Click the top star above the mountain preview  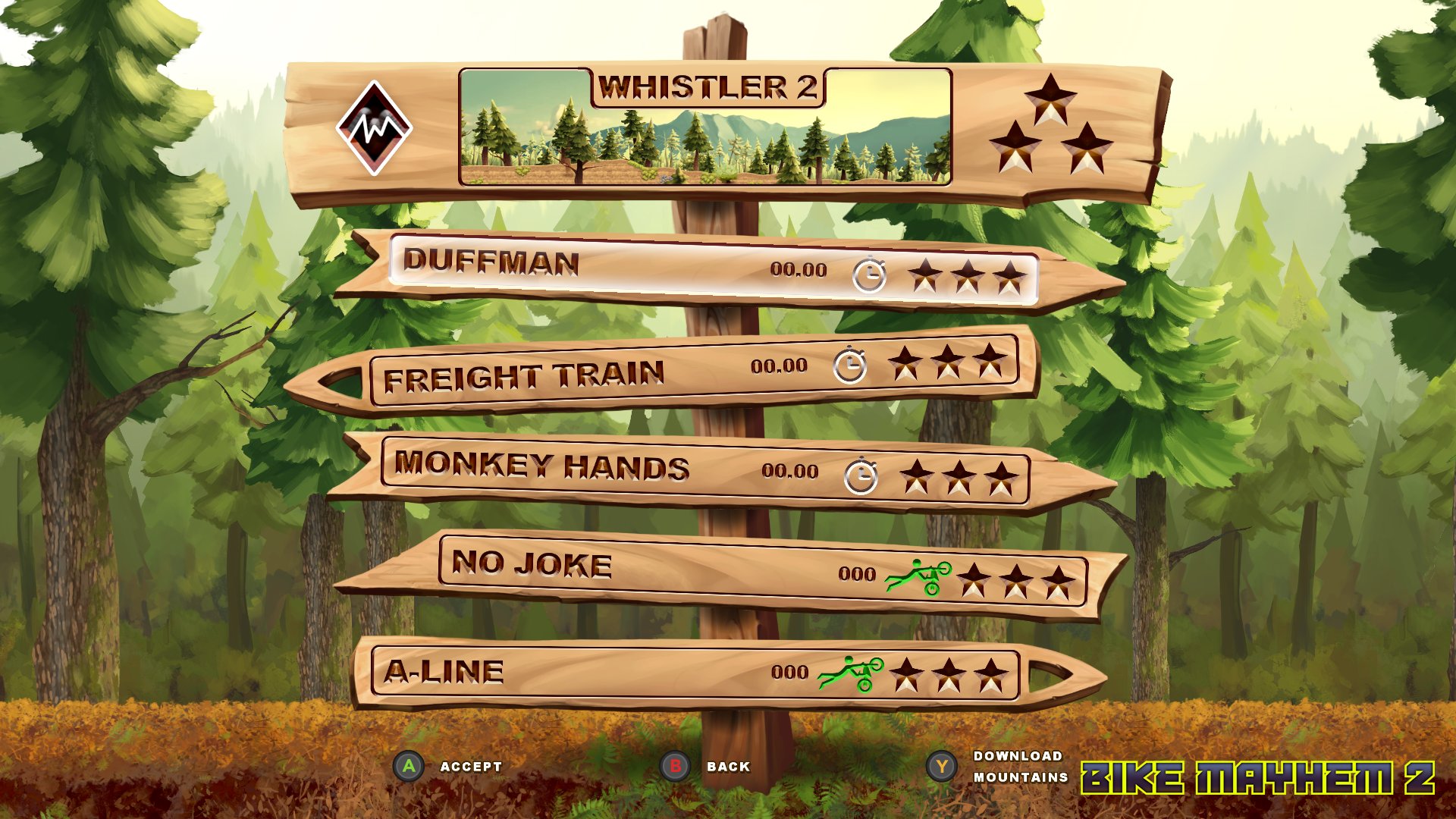tap(1050, 99)
